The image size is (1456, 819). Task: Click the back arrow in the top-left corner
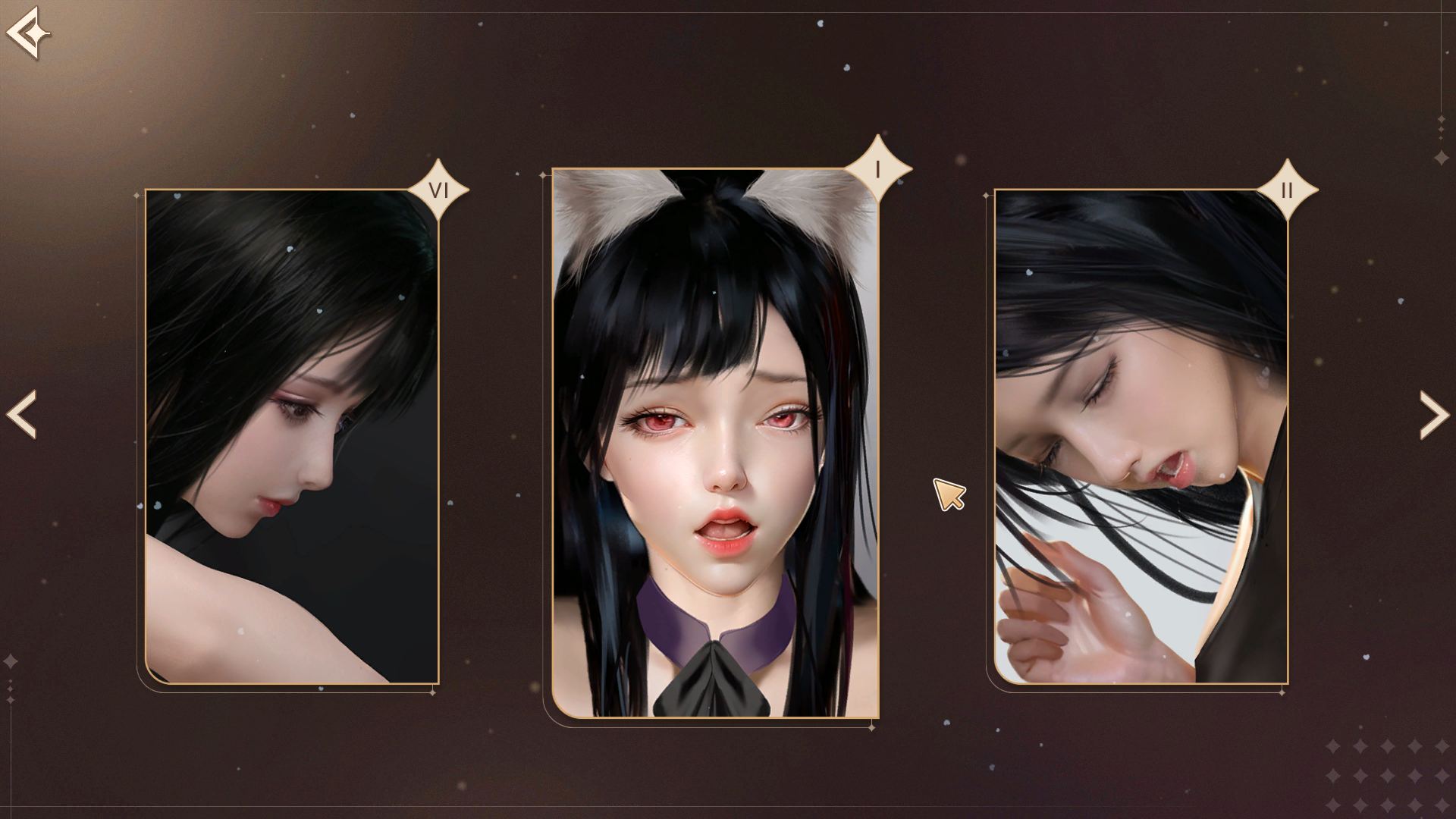click(29, 32)
